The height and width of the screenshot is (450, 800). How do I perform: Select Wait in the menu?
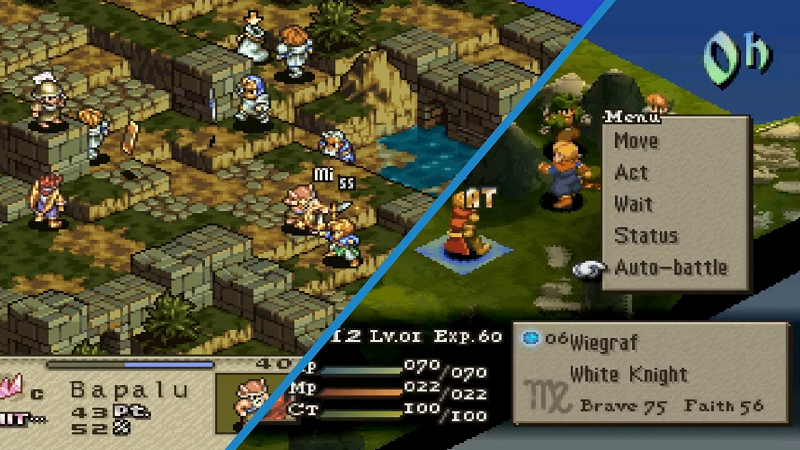pyautogui.click(x=633, y=204)
